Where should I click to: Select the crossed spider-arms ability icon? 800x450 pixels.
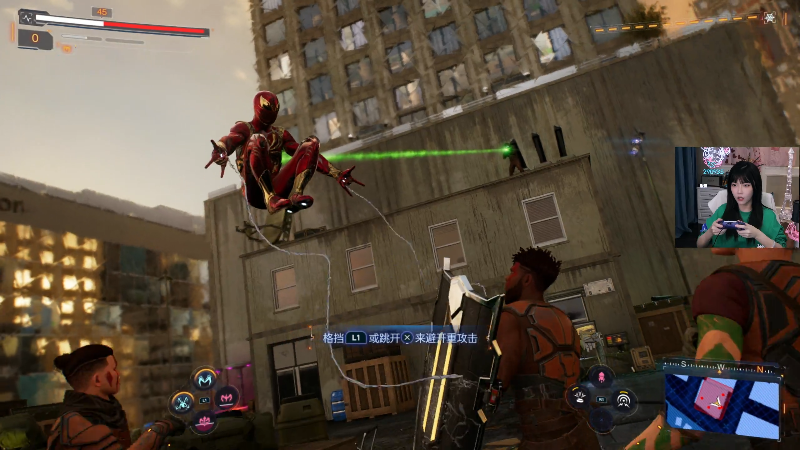tap(182, 402)
